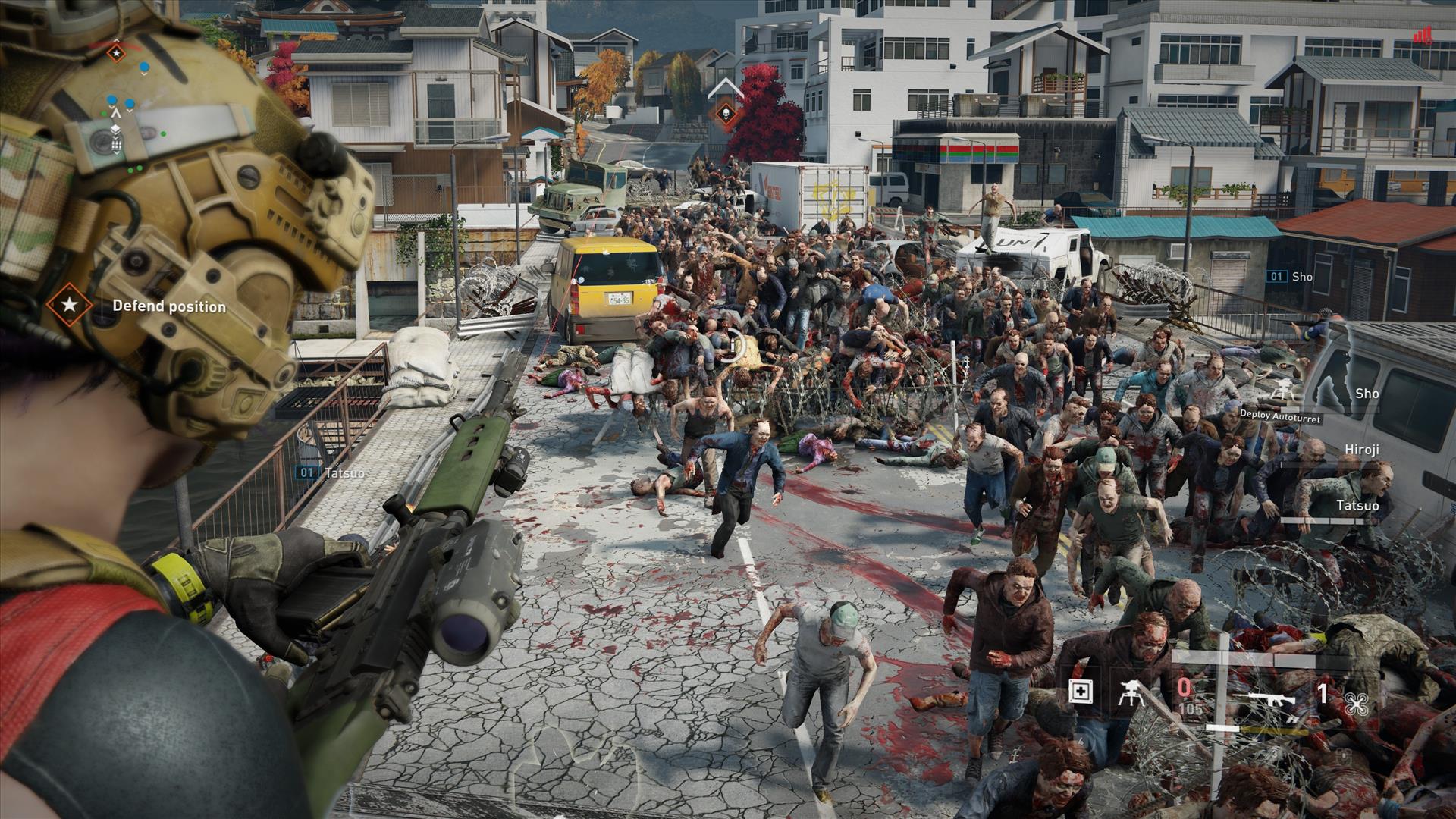
Task: Select teammate Sho in the squad list
Action: [1367, 394]
